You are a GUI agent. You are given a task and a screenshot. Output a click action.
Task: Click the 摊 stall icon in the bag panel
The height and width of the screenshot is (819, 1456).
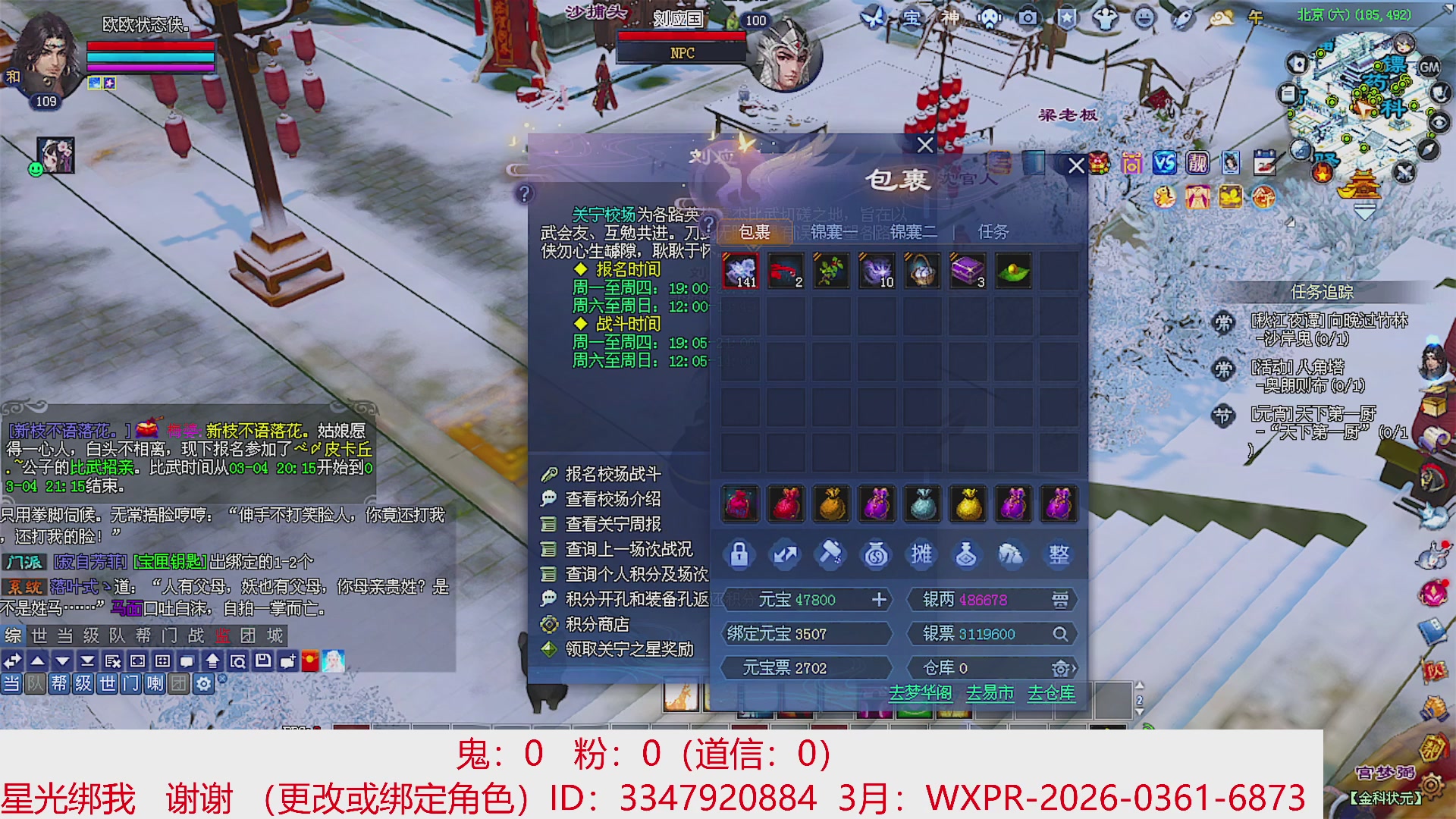923,554
